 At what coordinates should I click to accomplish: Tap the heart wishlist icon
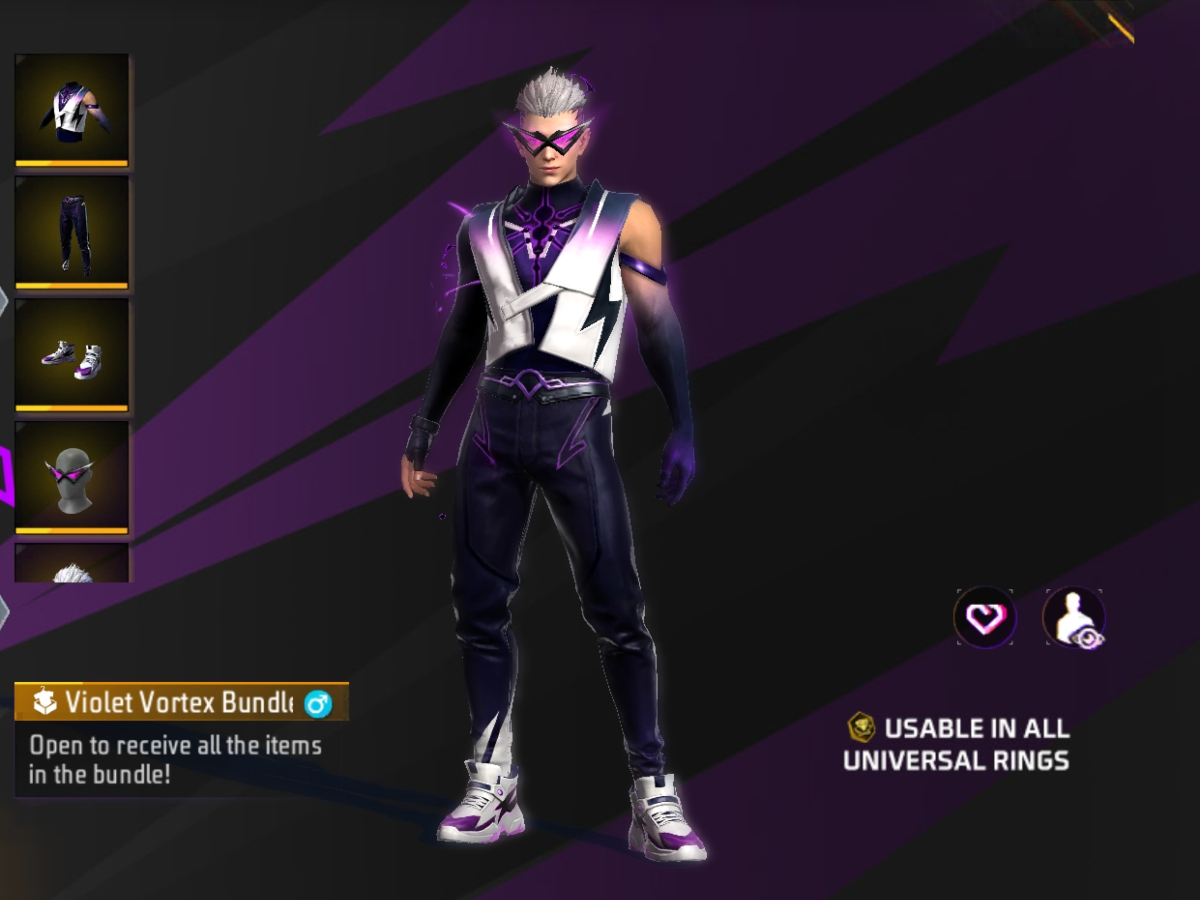(x=985, y=617)
